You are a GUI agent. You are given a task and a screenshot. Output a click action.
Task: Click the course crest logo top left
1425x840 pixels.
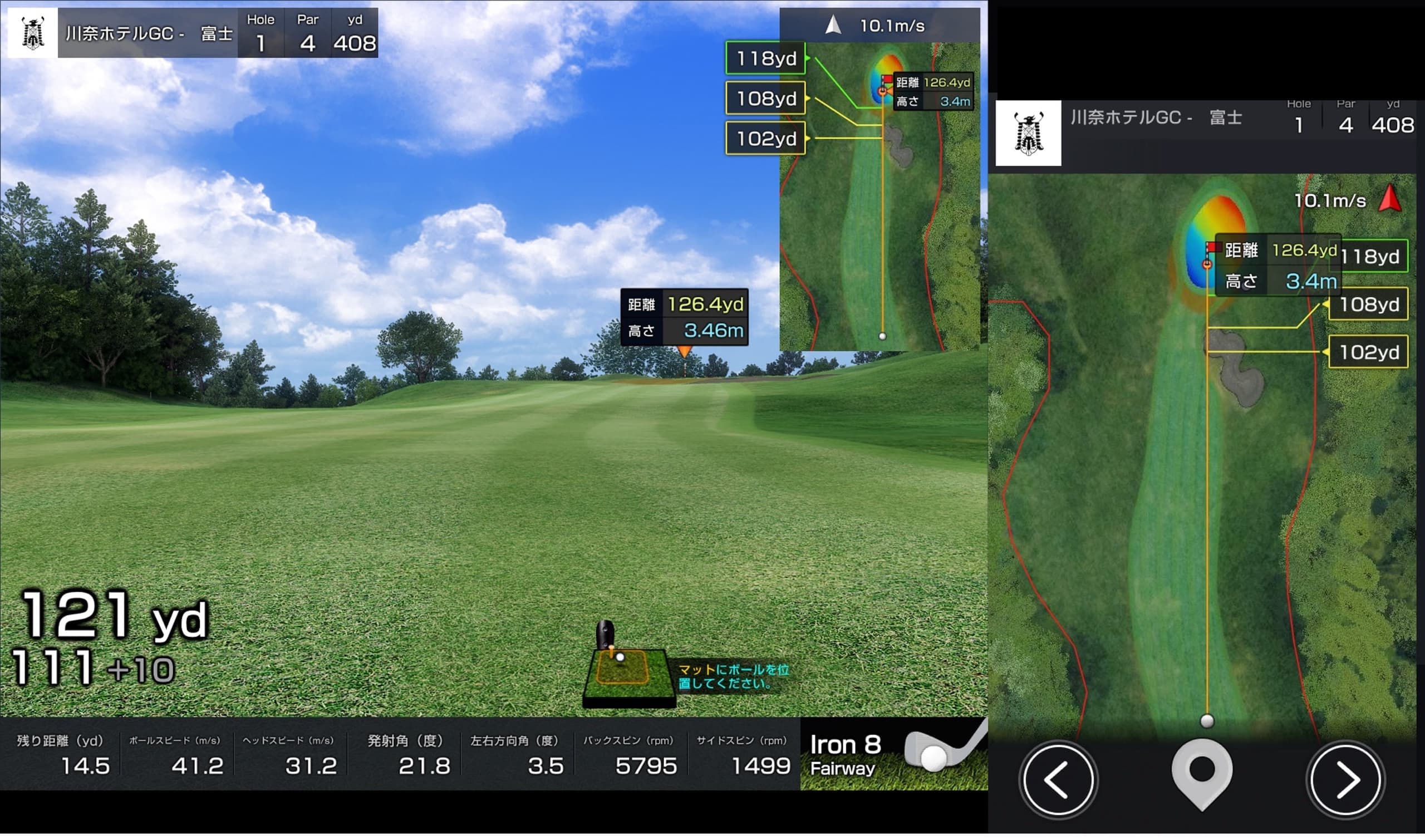(x=32, y=33)
